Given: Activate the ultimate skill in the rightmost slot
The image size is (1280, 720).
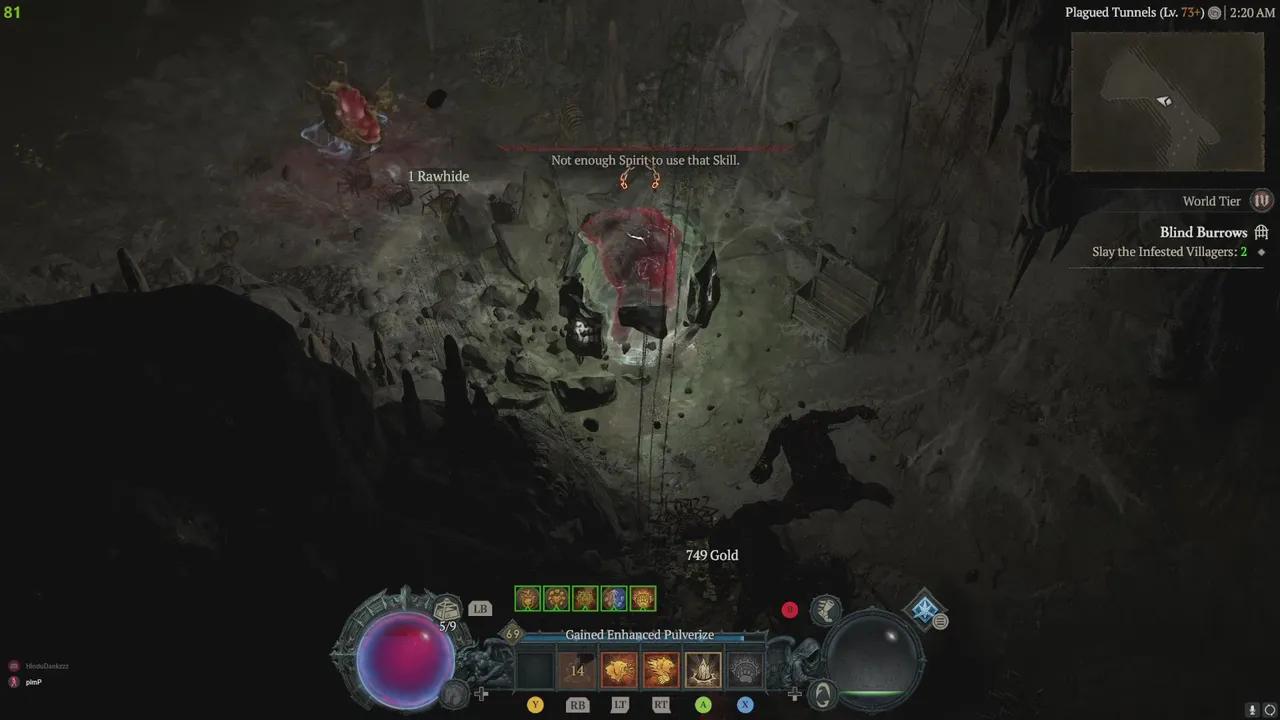Looking at the screenshot, I should (745, 669).
